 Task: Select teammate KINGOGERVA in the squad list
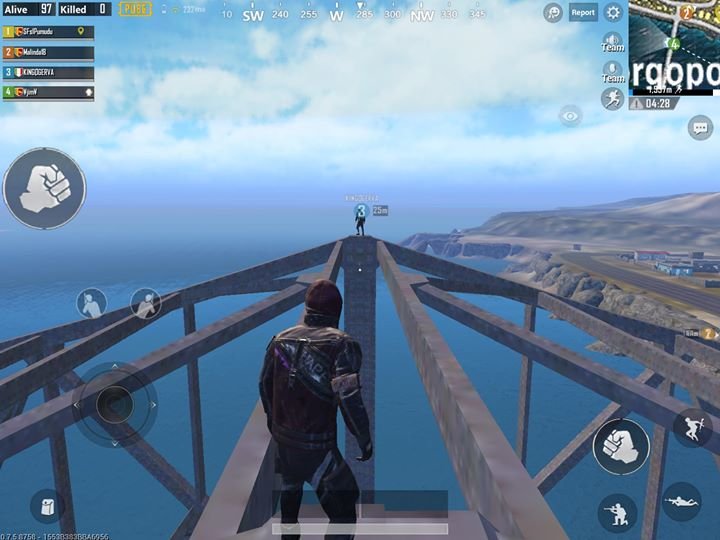(49, 72)
